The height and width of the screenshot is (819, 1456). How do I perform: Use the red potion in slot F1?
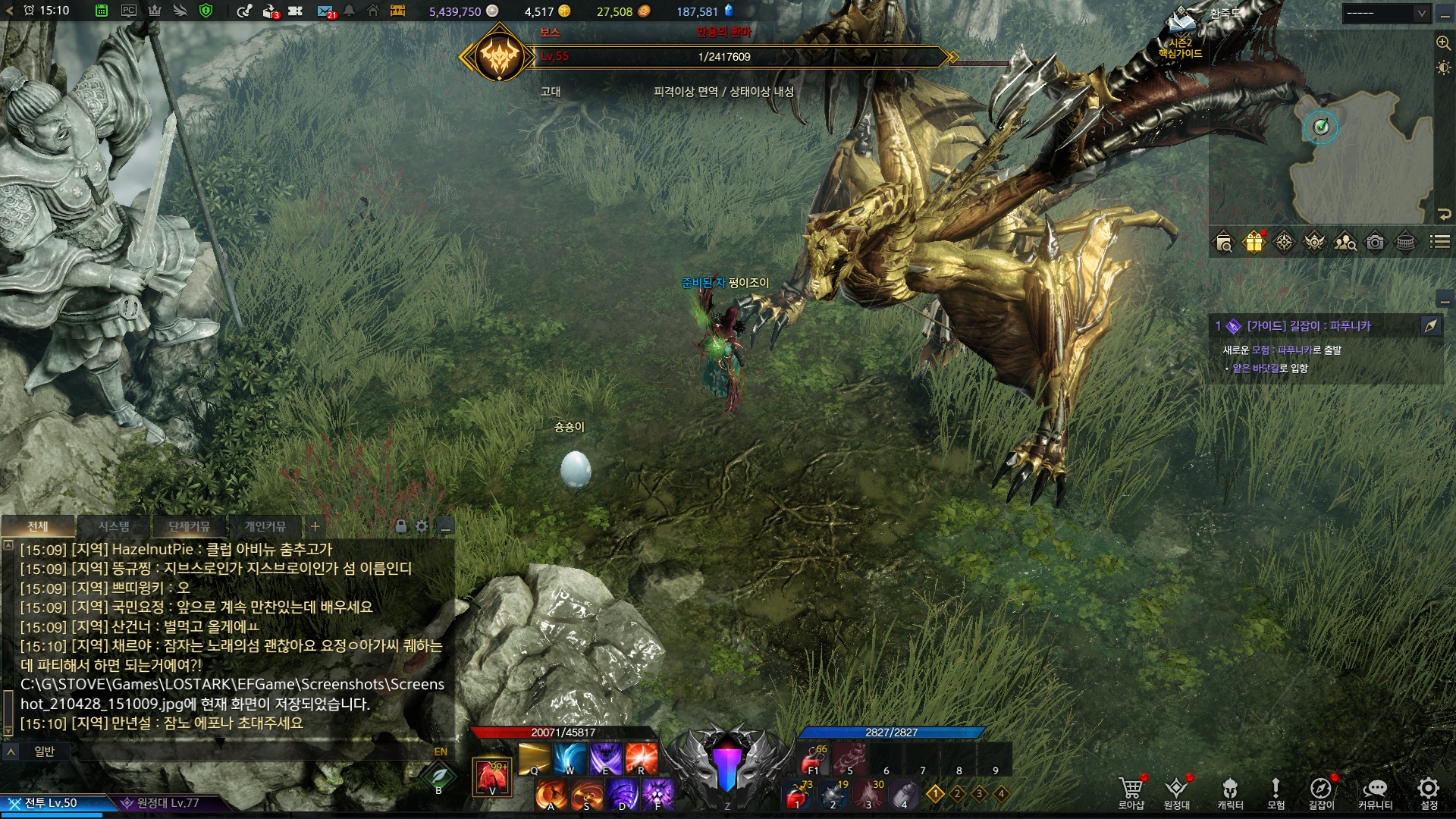[x=813, y=758]
